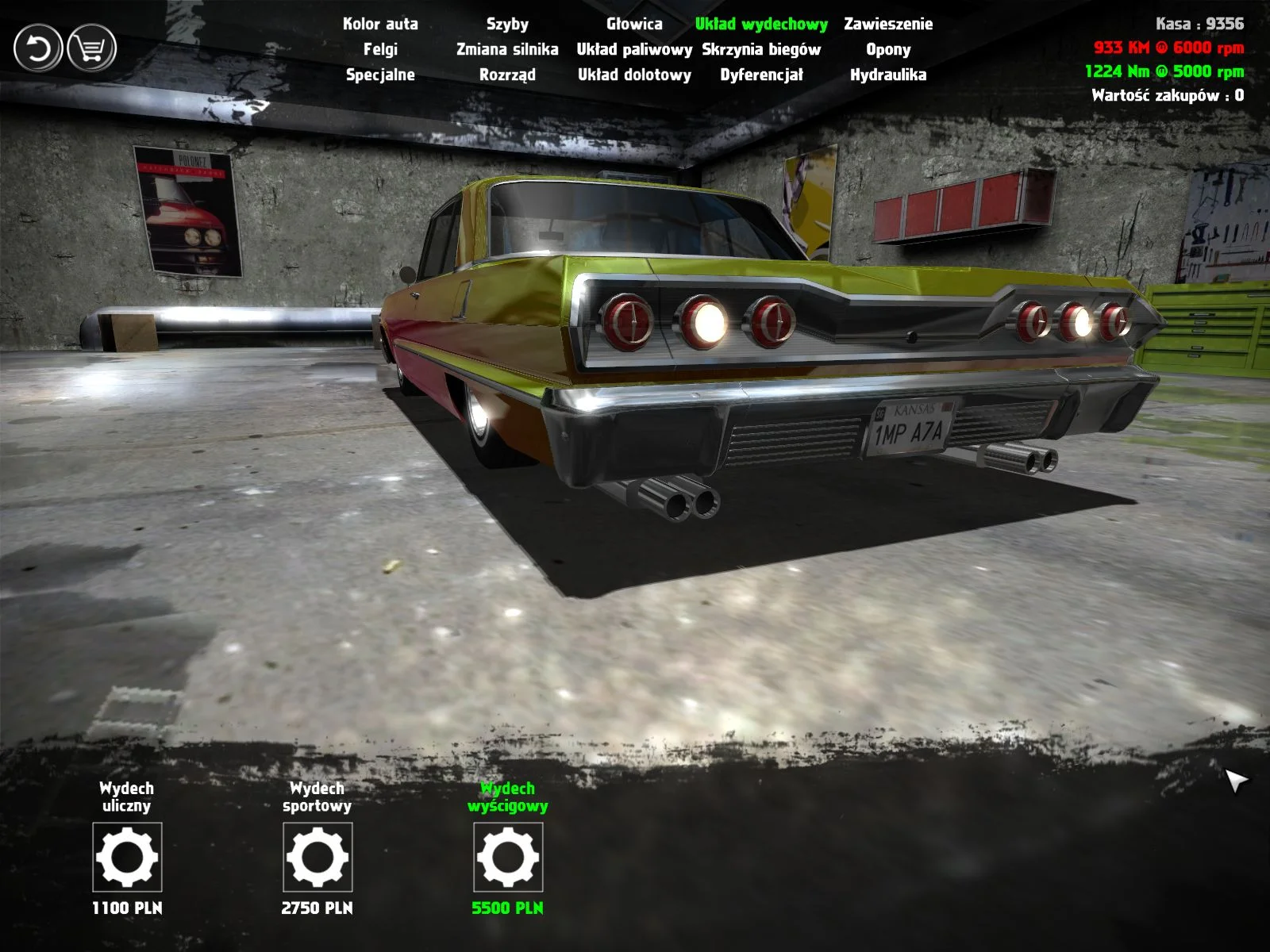1270x952 pixels.
Task: Open the Kolor auta section
Action: point(379,25)
